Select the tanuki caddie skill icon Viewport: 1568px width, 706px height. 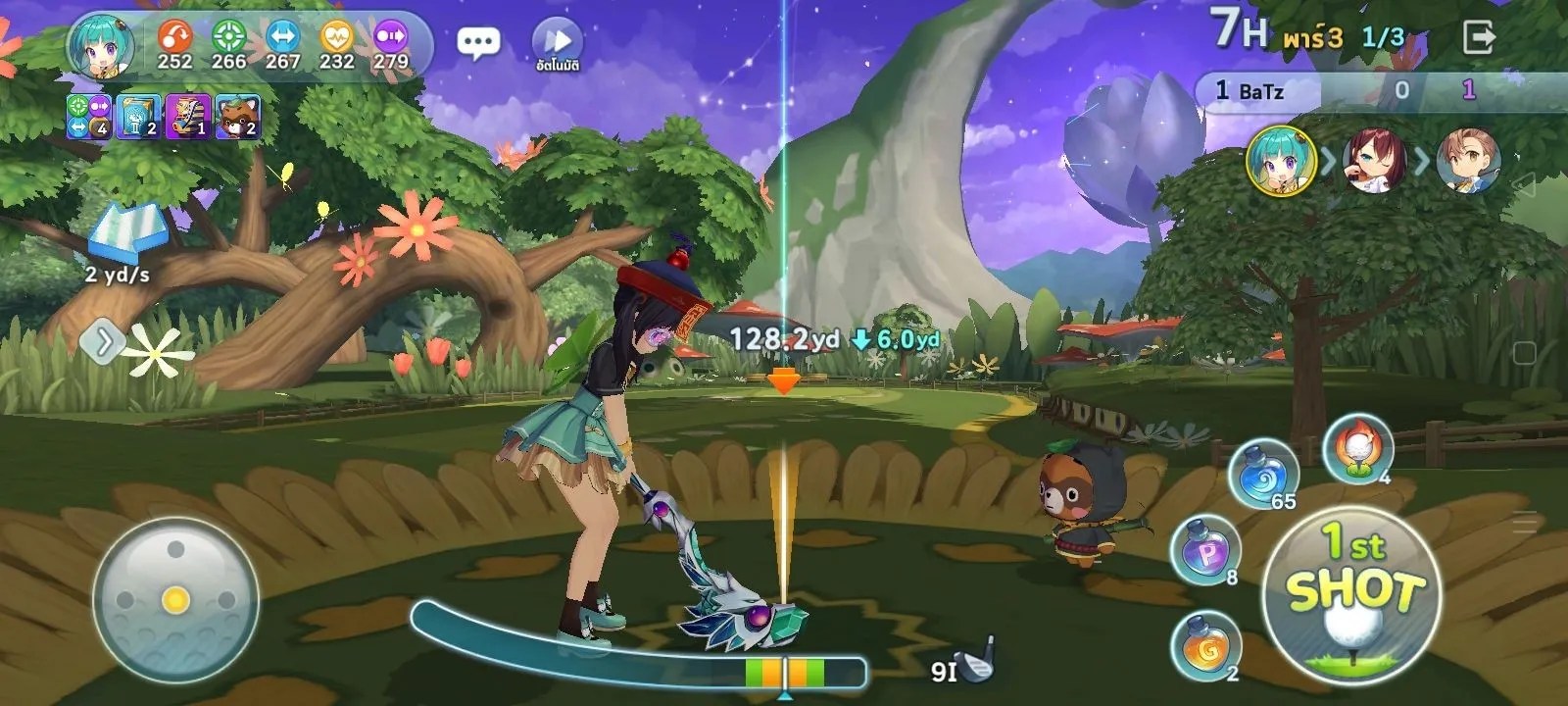tap(237, 117)
